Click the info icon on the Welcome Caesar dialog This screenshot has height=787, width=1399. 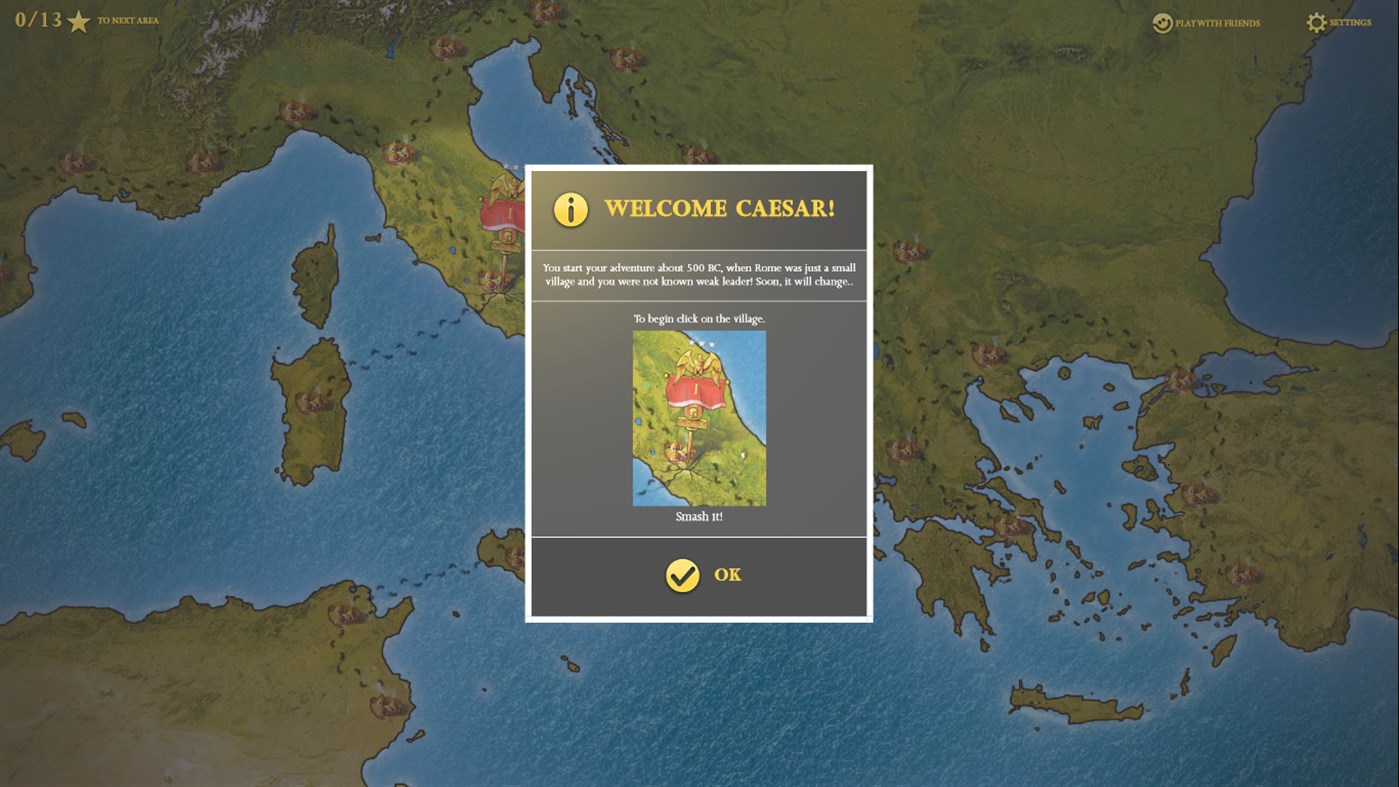[x=570, y=209]
